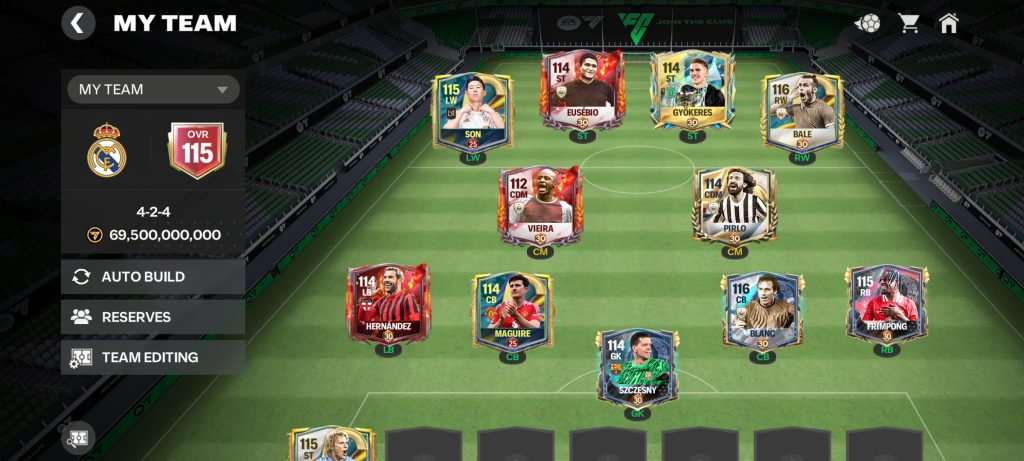Select the Maguire CB card
Viewport: 1024px width, 461px height.
tap(512, 310)
